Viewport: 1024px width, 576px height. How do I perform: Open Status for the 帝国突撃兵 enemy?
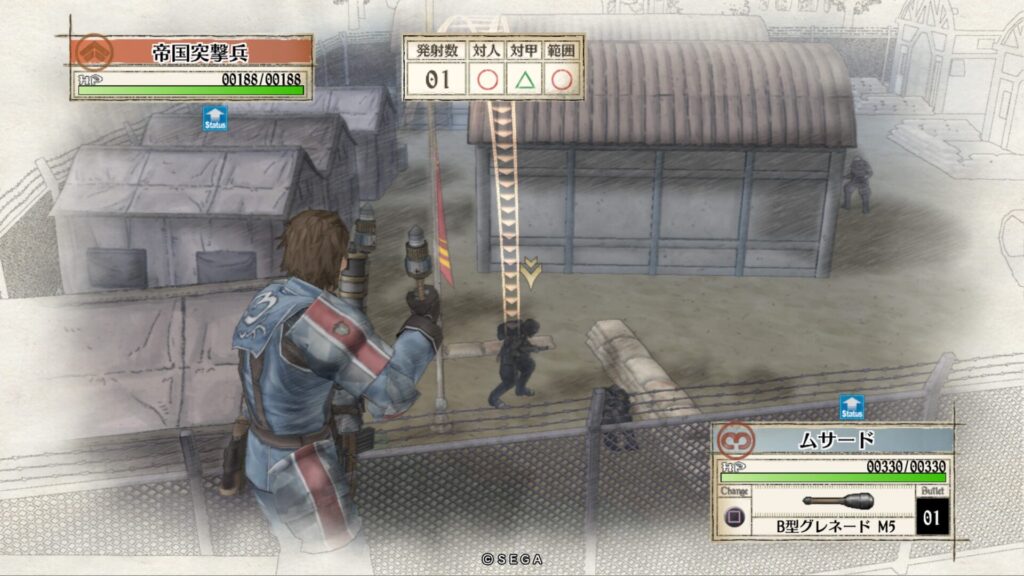click(215, 118)
